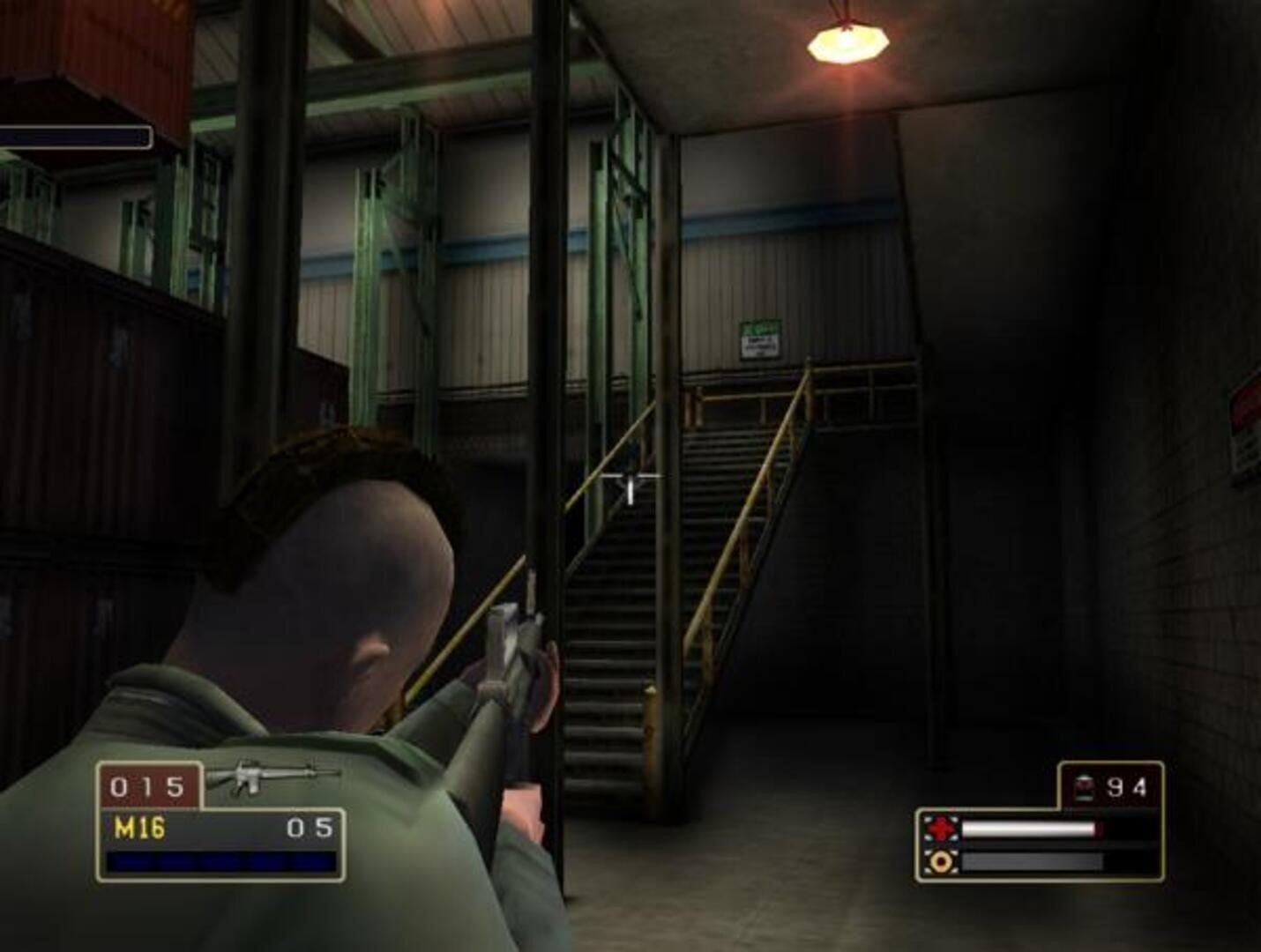Click the white health bar slider

(x=1032, y=828)
